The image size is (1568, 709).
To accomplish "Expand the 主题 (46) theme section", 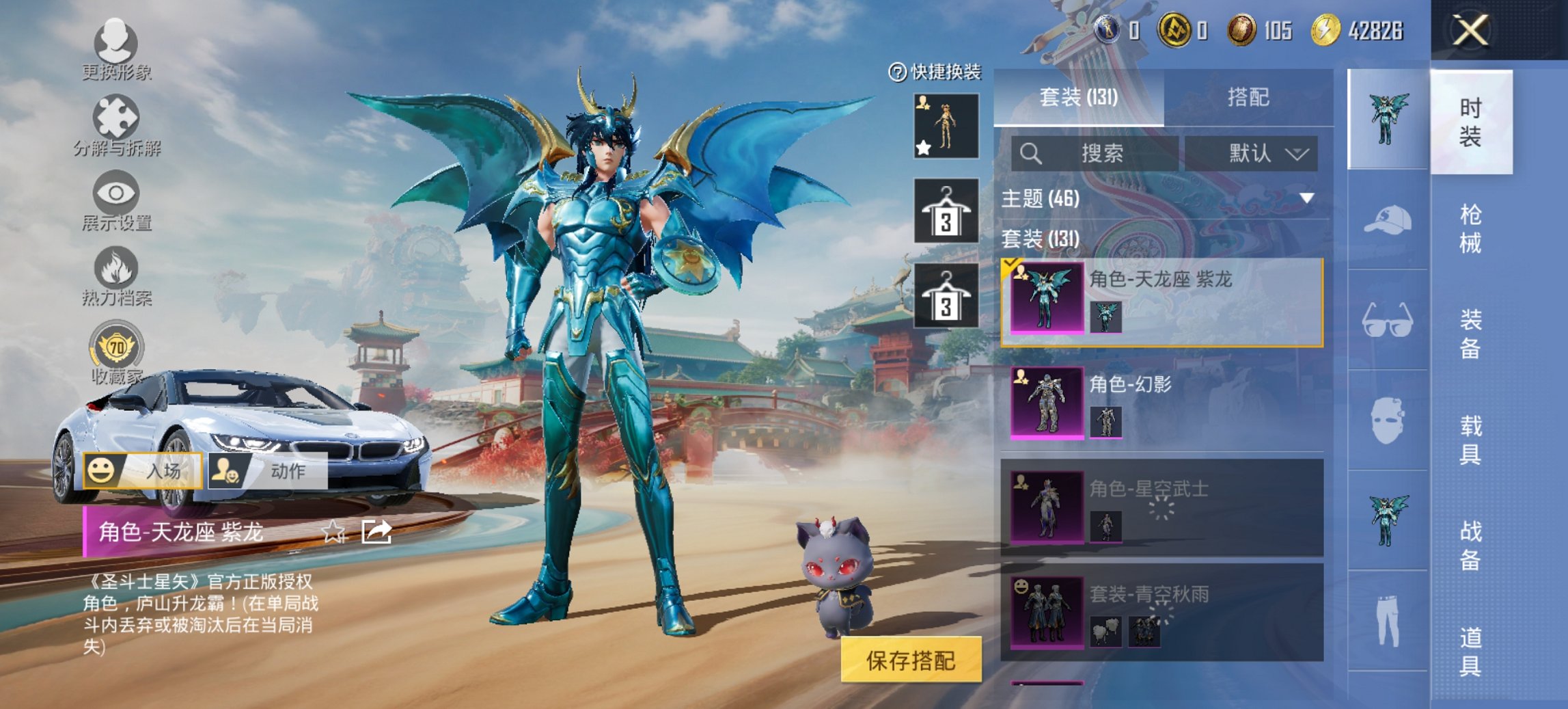I will [1306, 198].
